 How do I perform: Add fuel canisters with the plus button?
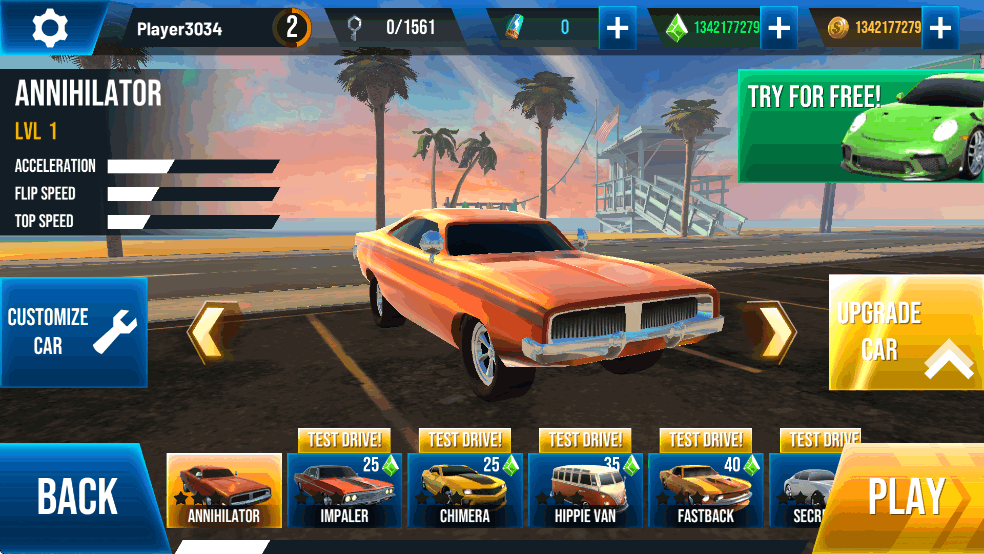click(x=617, y=28)
